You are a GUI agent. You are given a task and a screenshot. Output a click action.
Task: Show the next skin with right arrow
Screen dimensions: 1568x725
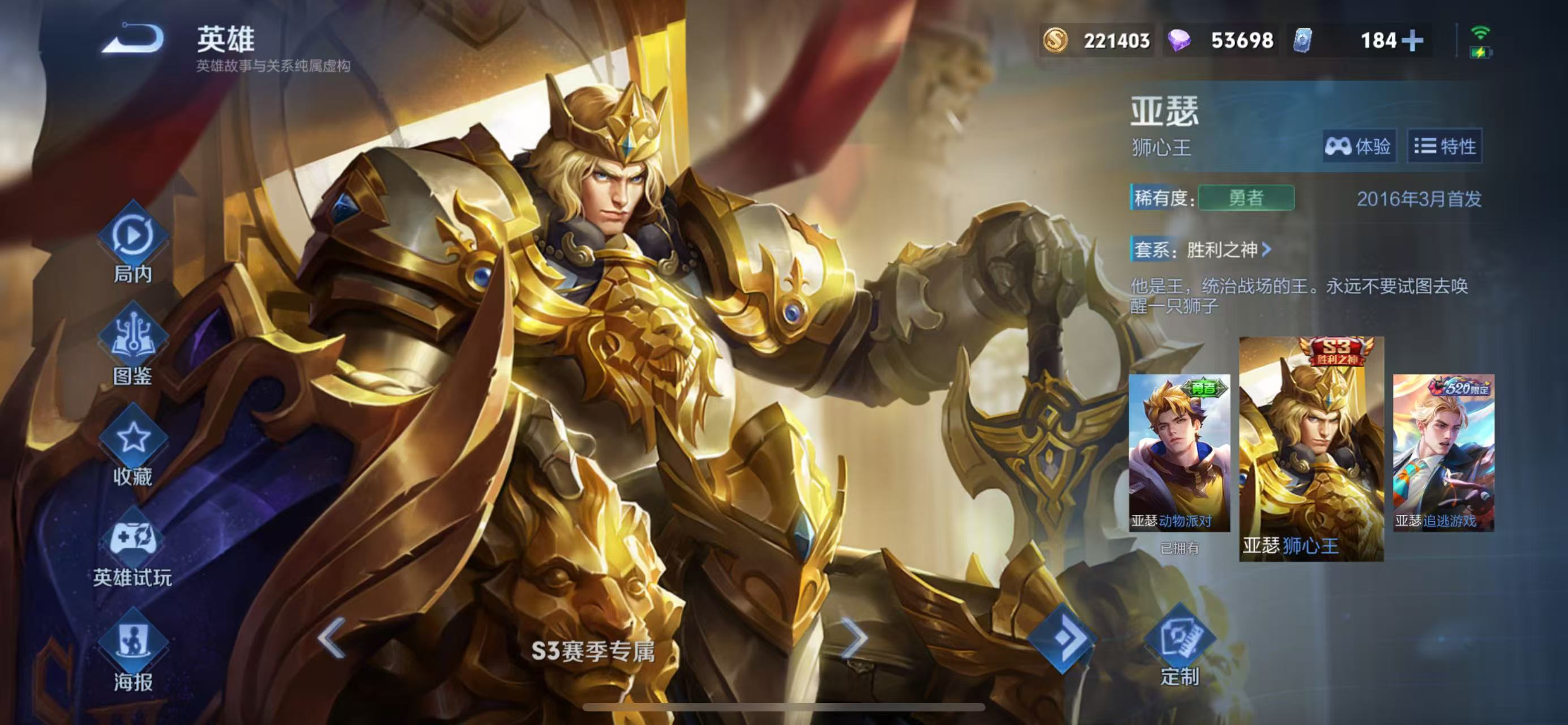[x=855, y=638]
